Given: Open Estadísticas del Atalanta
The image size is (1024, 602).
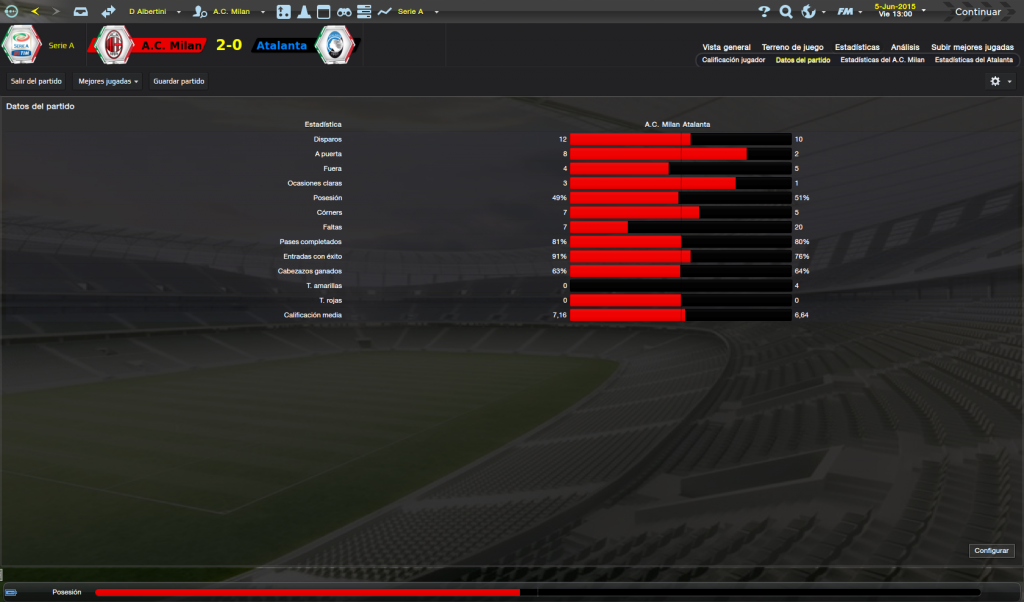Looking at the screenshot, I should [x=973, y=60].
